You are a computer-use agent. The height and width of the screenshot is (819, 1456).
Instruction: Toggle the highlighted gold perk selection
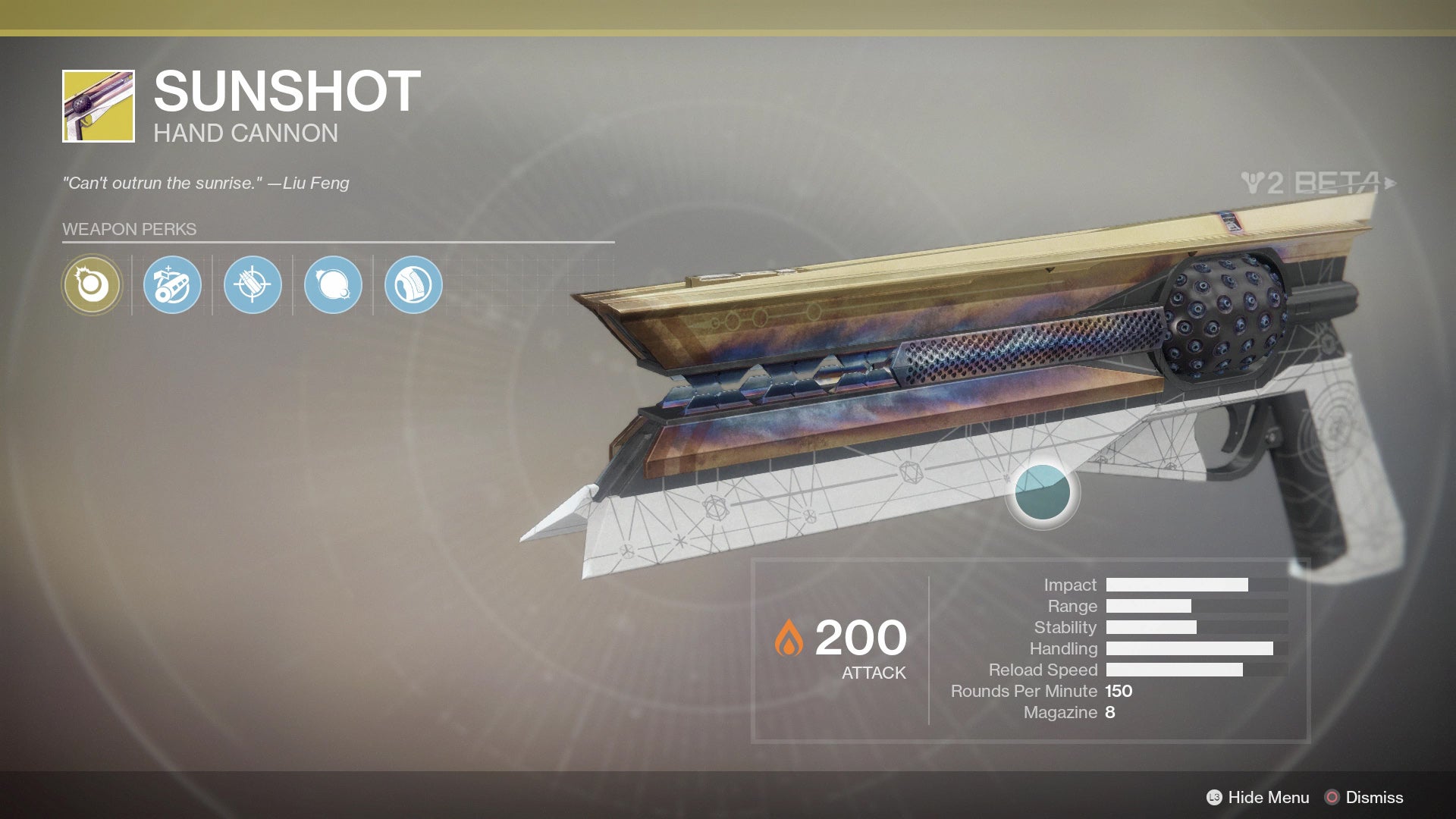(91, 285)
